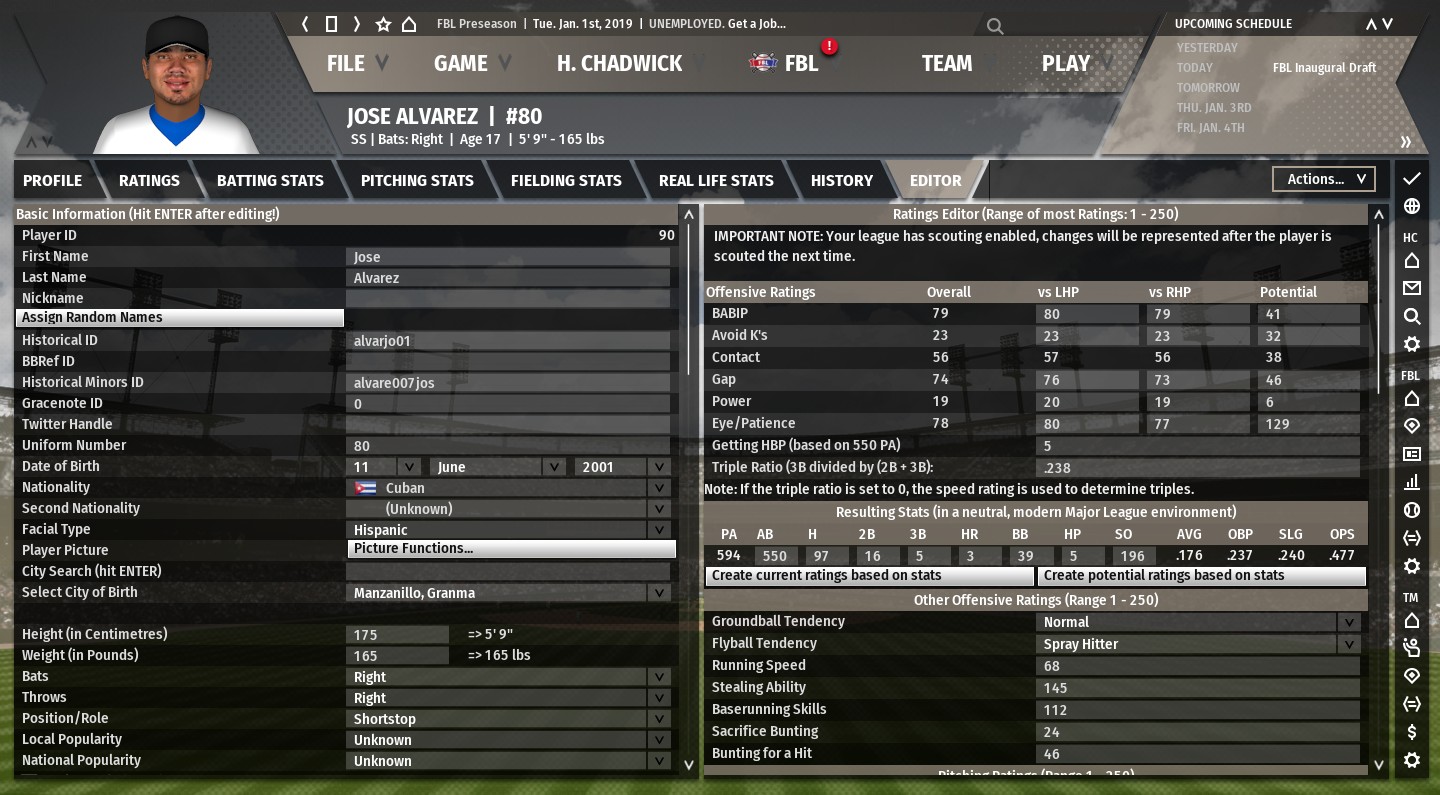View the FIELDING STATS tab
Image resolution: width=1440 pixels, height=795 pixels.
click(566, 181)
